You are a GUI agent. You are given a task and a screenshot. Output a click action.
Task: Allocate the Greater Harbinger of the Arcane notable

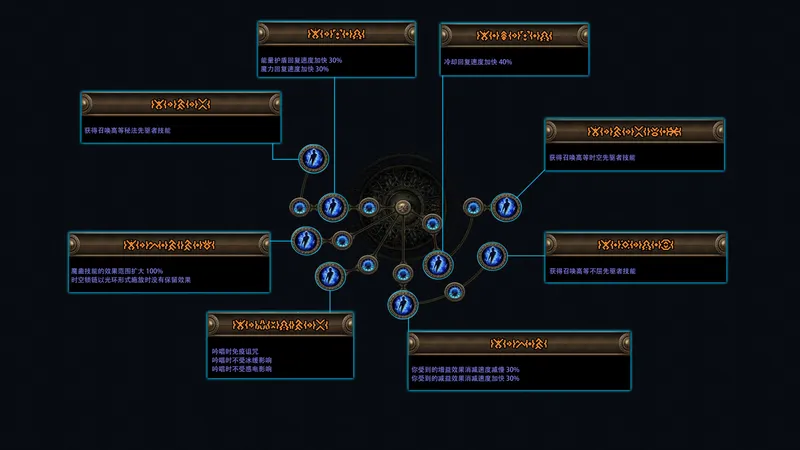coord(314,157)
